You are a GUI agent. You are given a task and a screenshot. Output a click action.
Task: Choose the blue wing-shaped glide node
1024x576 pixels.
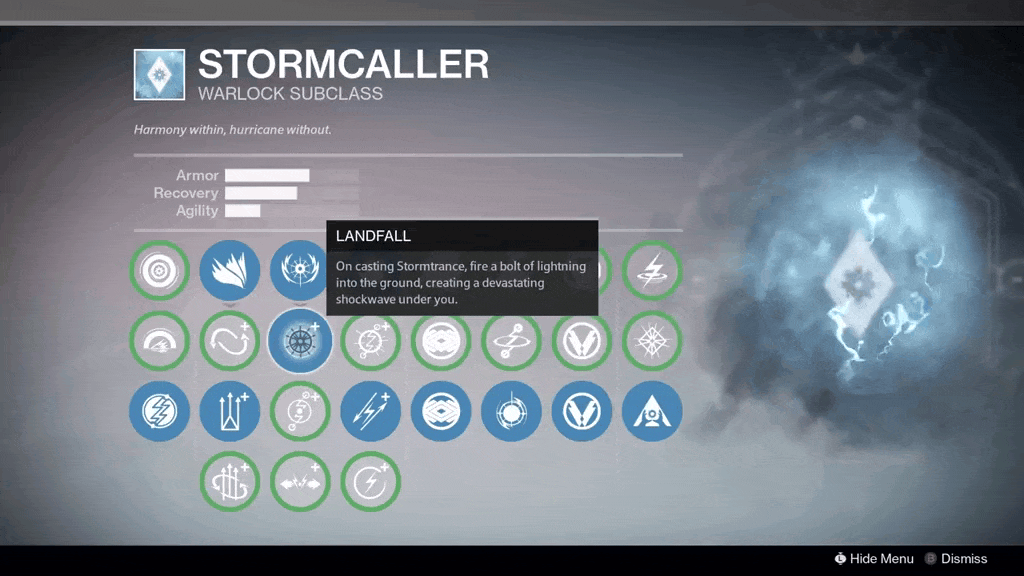pyautogui.click(x=229, y=270)
